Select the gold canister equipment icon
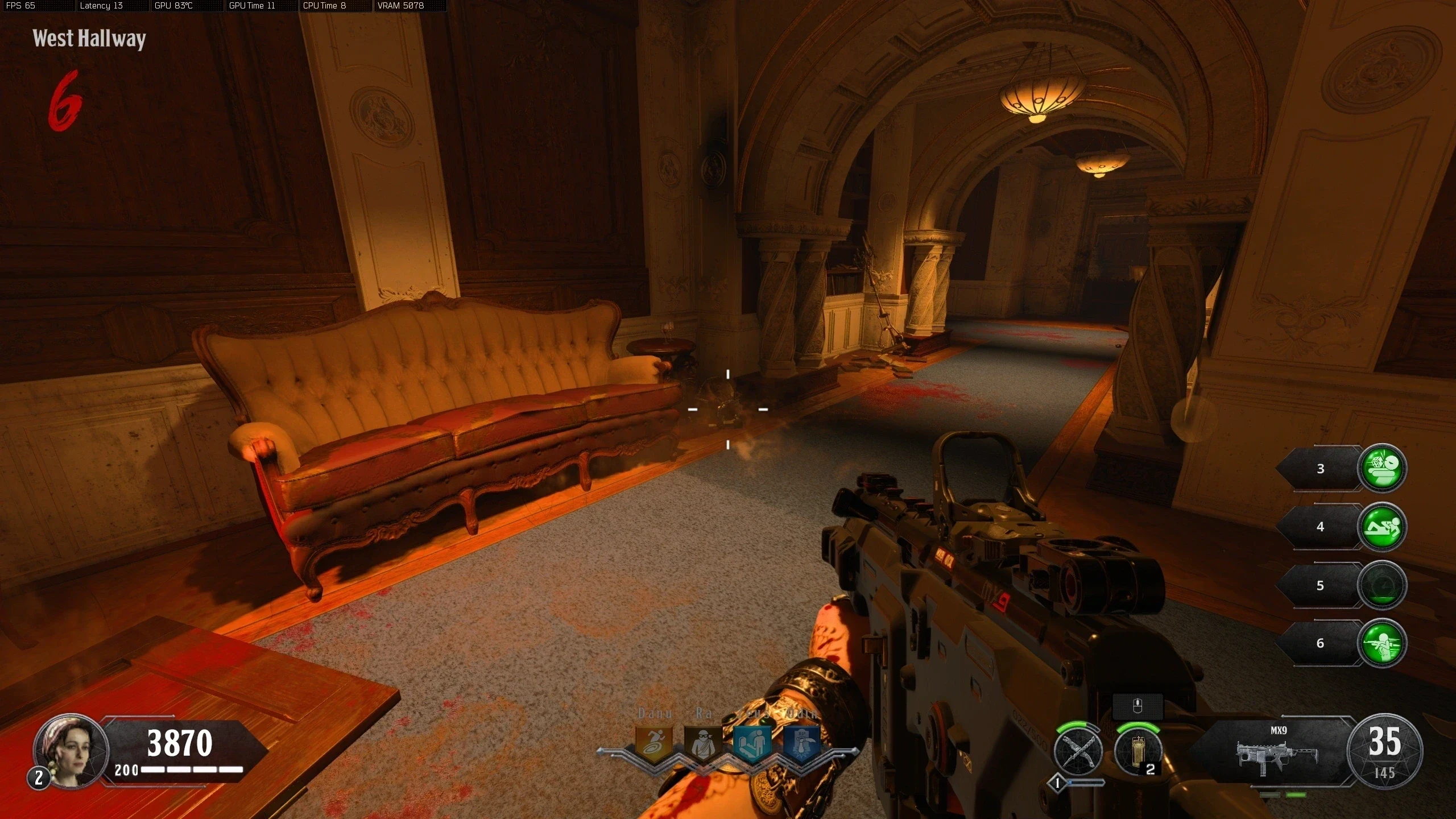This screenshot has width=1456, height=819. 1137,751
